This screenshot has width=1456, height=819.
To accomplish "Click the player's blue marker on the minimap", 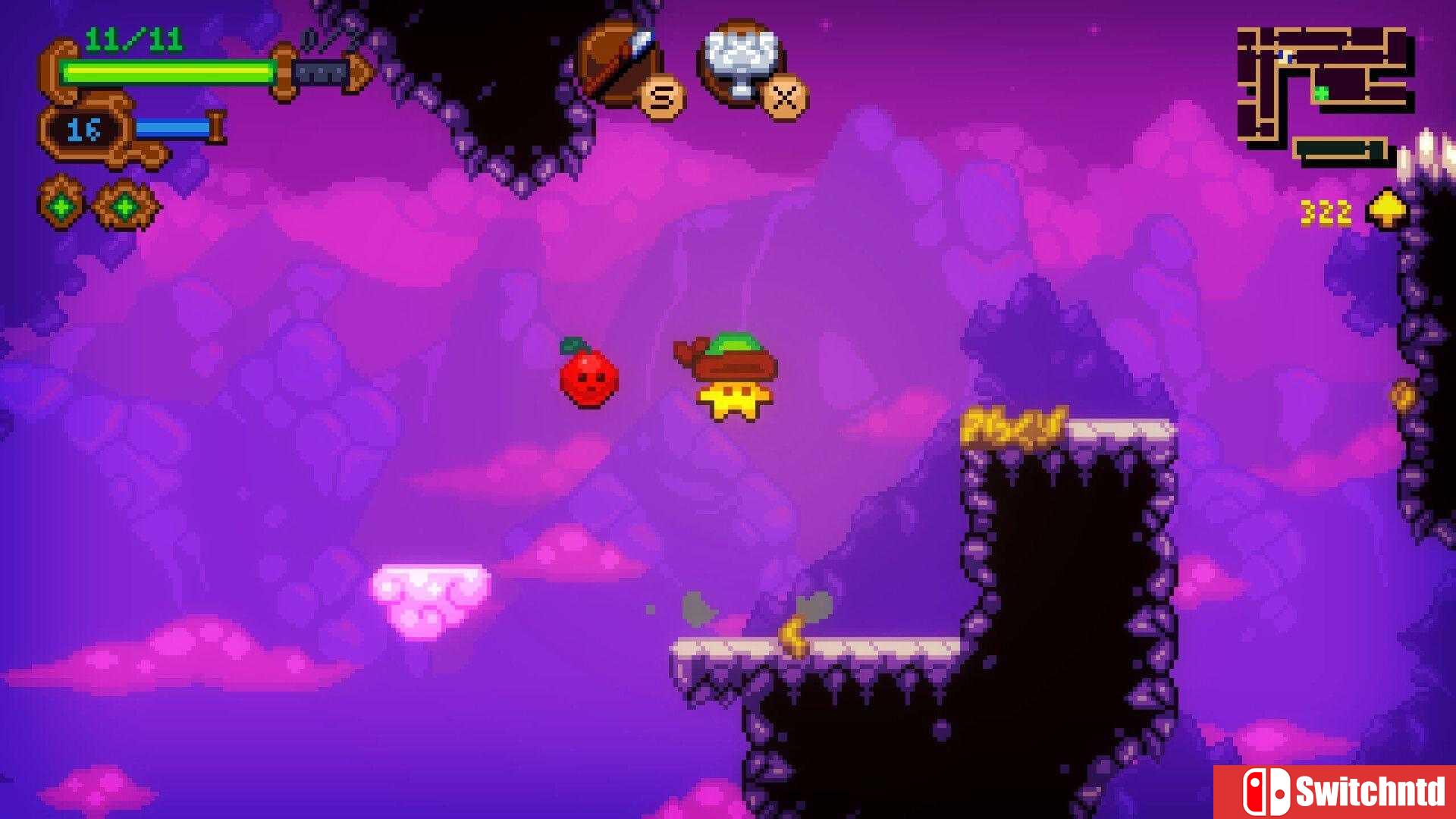I will point(1284,57).
